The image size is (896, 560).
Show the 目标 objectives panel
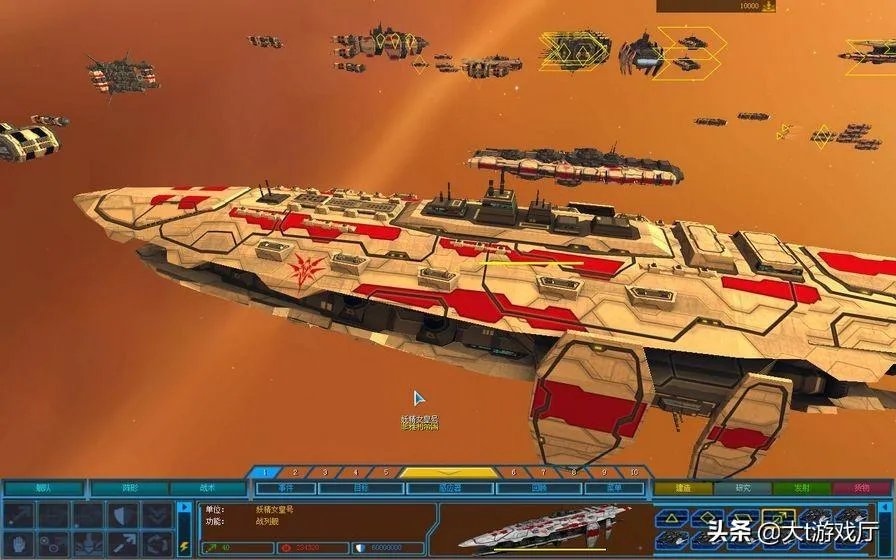point(361,488)
